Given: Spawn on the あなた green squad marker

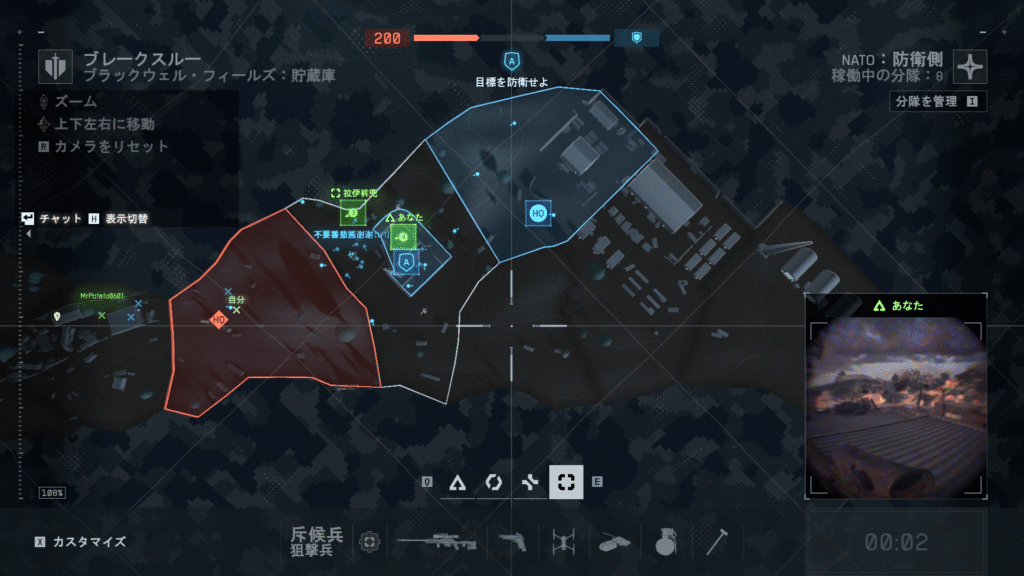Looking at the screenshot, I should (x=403, y=236).
